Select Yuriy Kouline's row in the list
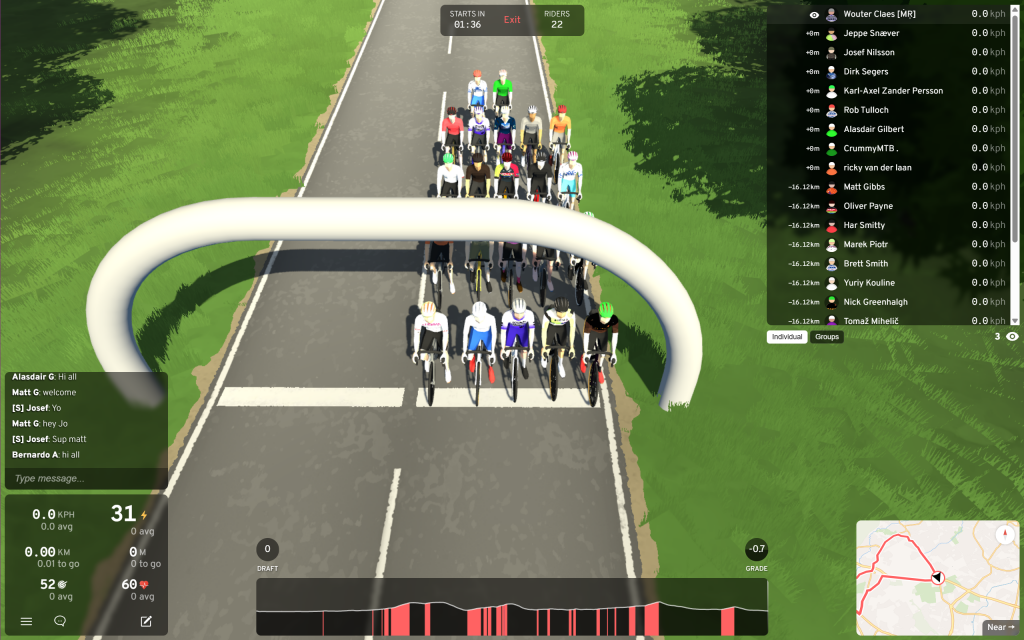 pyautogui.click(x=869, y=283)
